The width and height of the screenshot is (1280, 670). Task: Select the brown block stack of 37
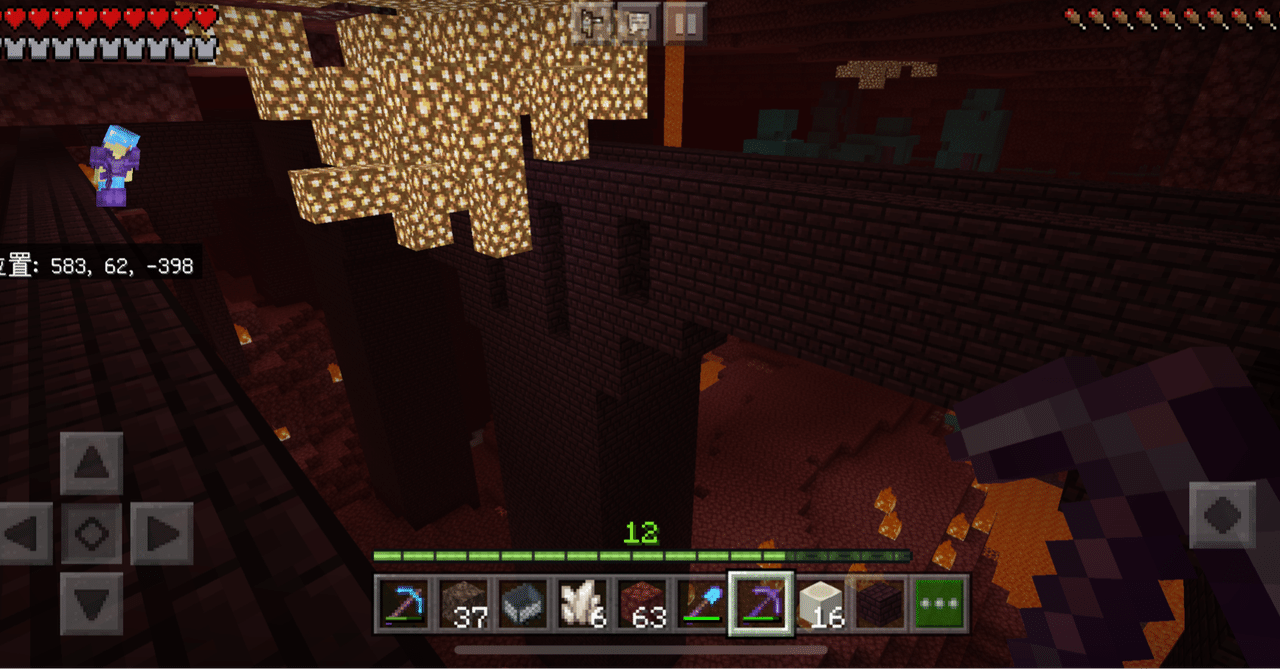click(463, 603)
